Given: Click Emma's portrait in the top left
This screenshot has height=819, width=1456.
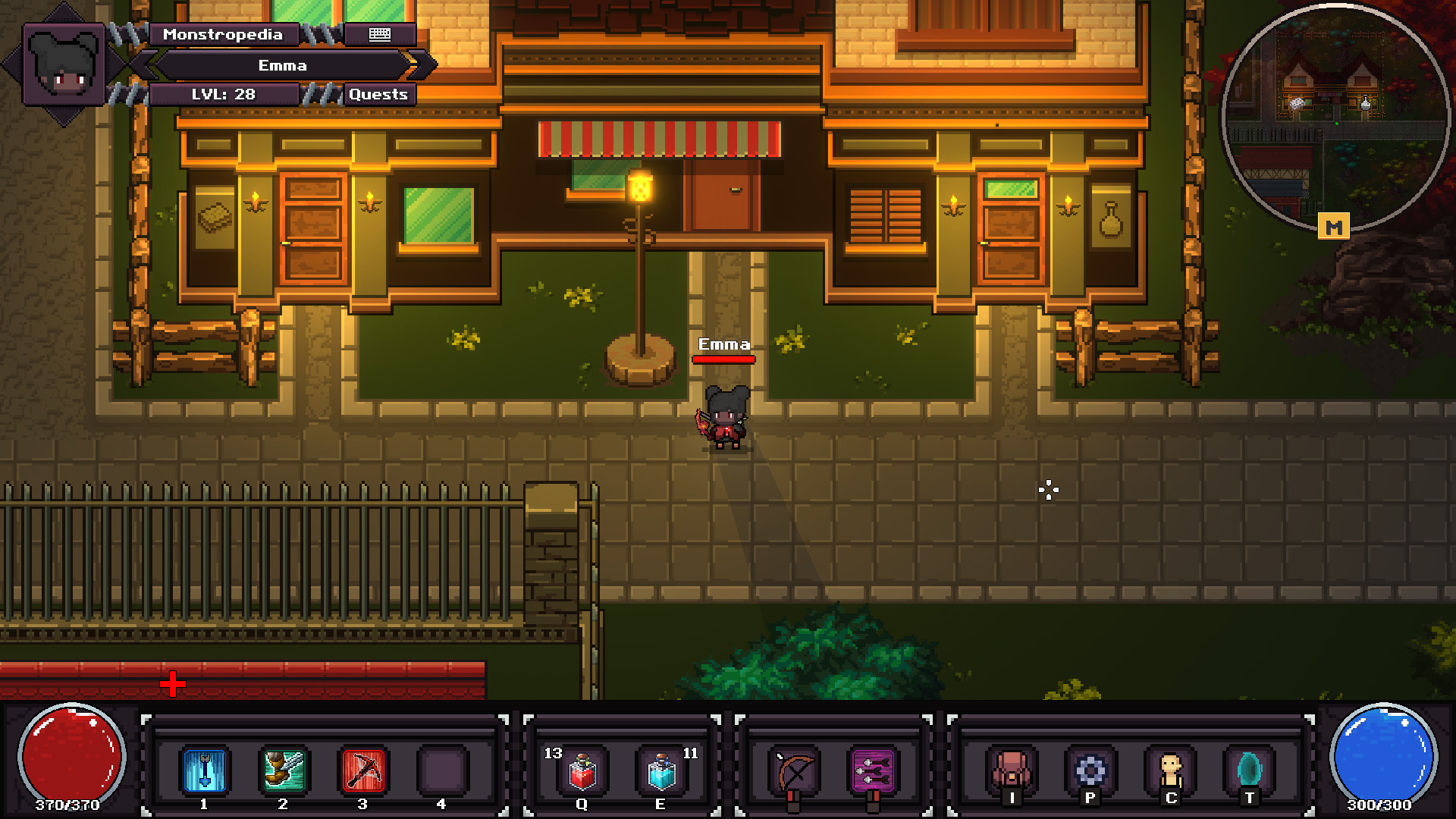Looking at the screenshot, I should [65, 64].
